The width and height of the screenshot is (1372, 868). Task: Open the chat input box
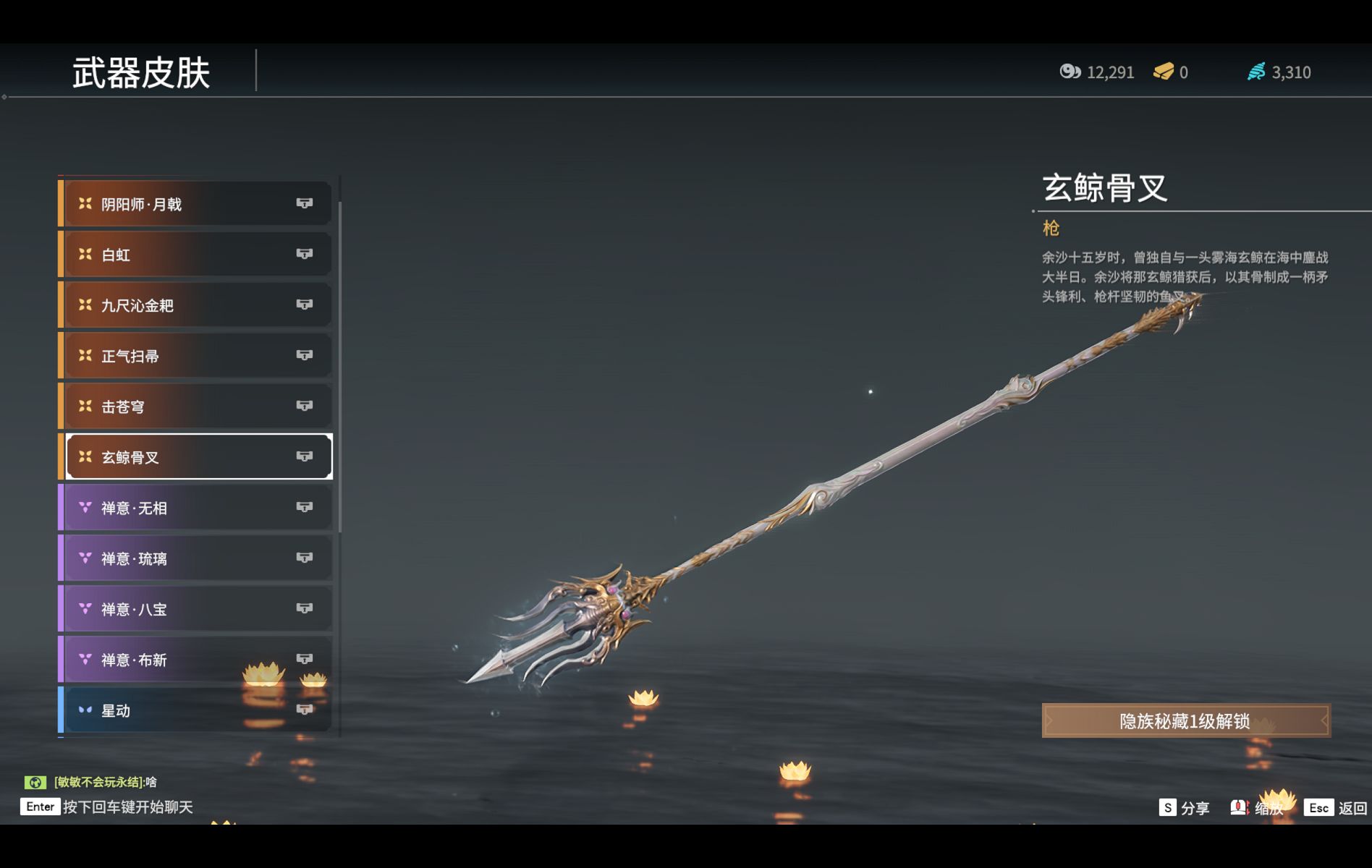[109, 807]
